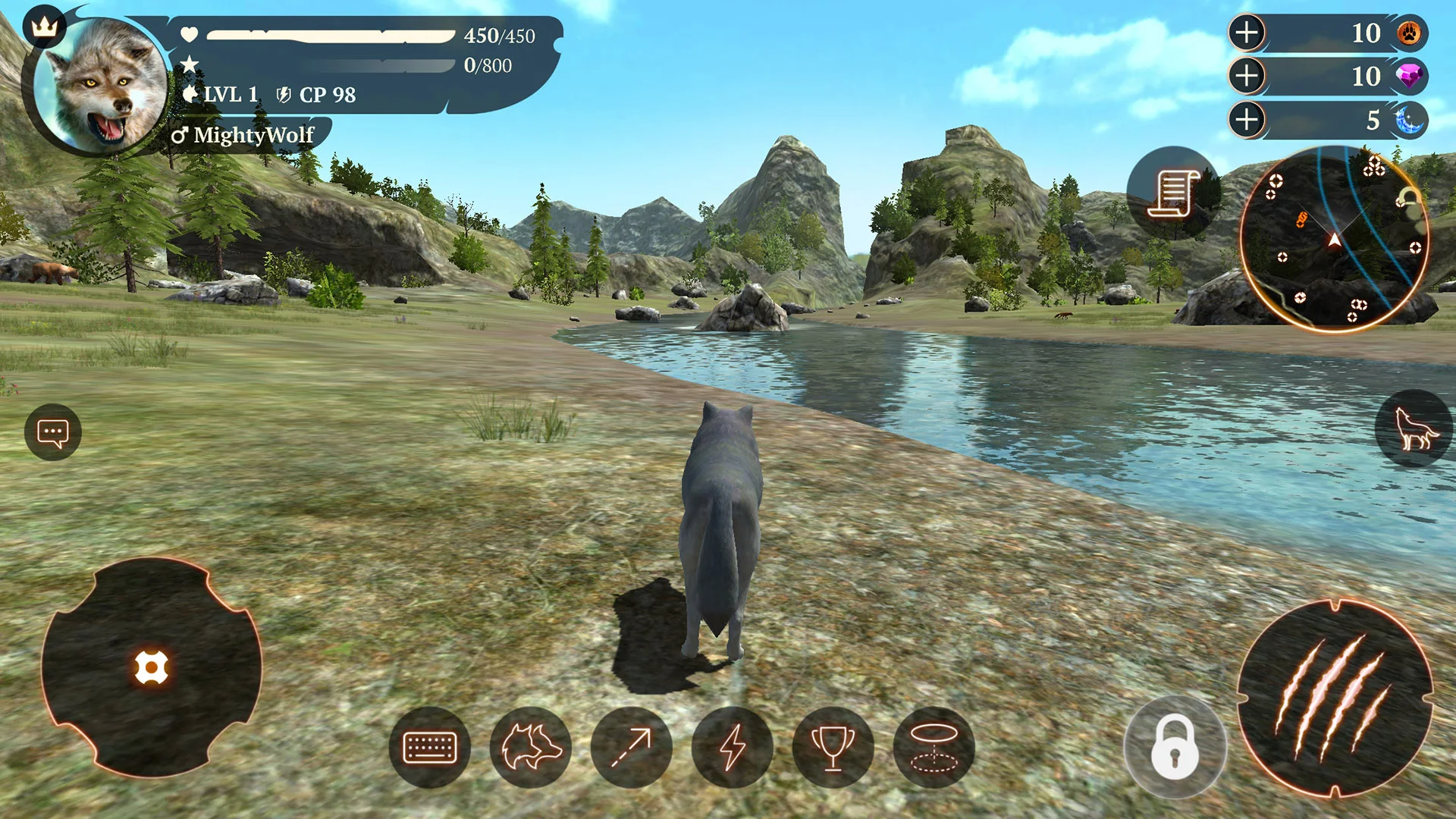This screenshot has height=819, width=1456.
Task: Open the wolf pack menu icon
Action: 530,747
